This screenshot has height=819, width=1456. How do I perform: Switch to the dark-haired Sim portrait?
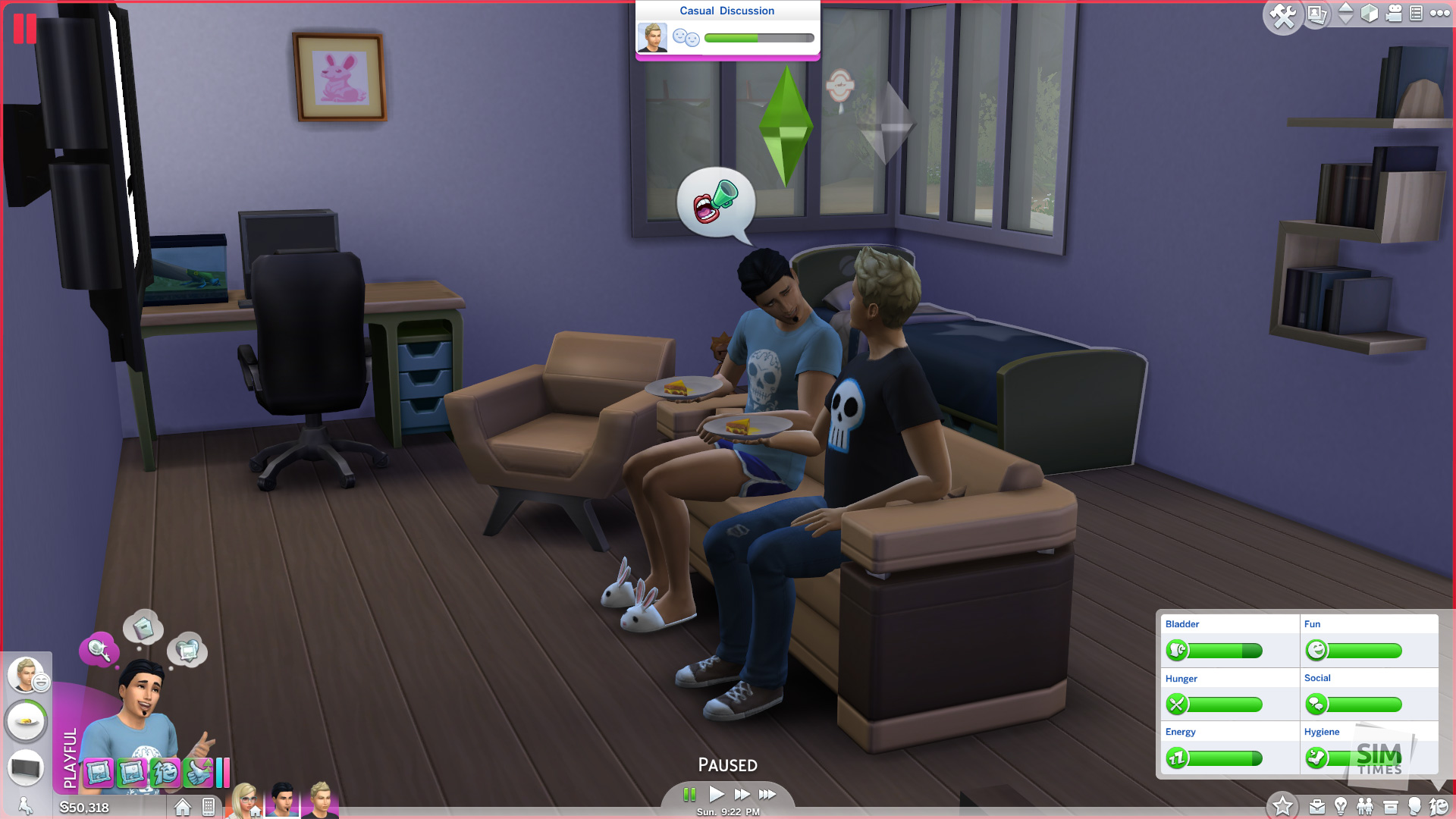(282, 804)
